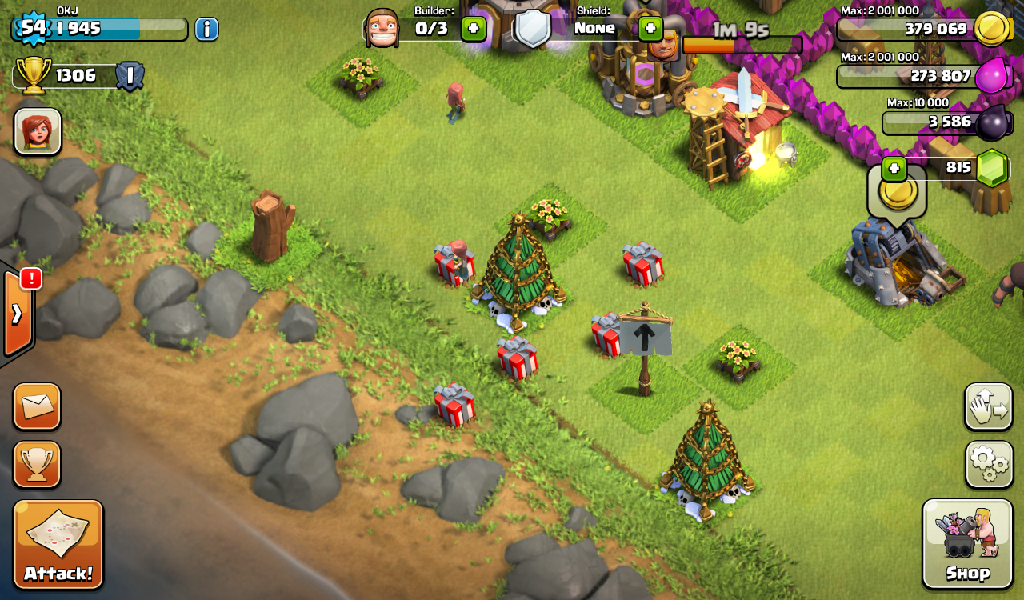Open the trophy league button on left
The height and width of the screenshot is (600, 1024).
pos(37,463)
